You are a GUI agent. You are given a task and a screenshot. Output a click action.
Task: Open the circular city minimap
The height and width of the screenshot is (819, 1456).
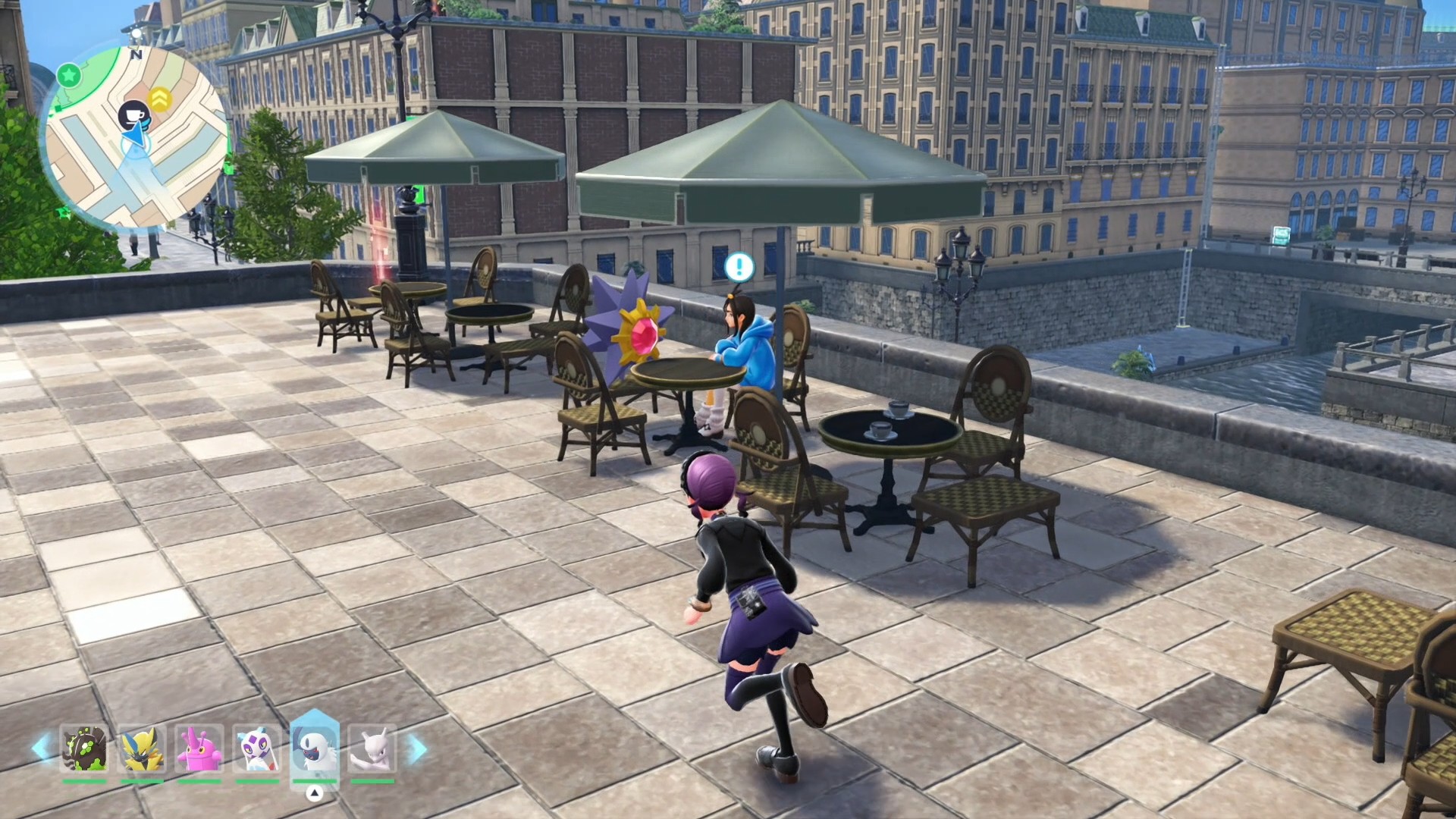coord(136,138)
